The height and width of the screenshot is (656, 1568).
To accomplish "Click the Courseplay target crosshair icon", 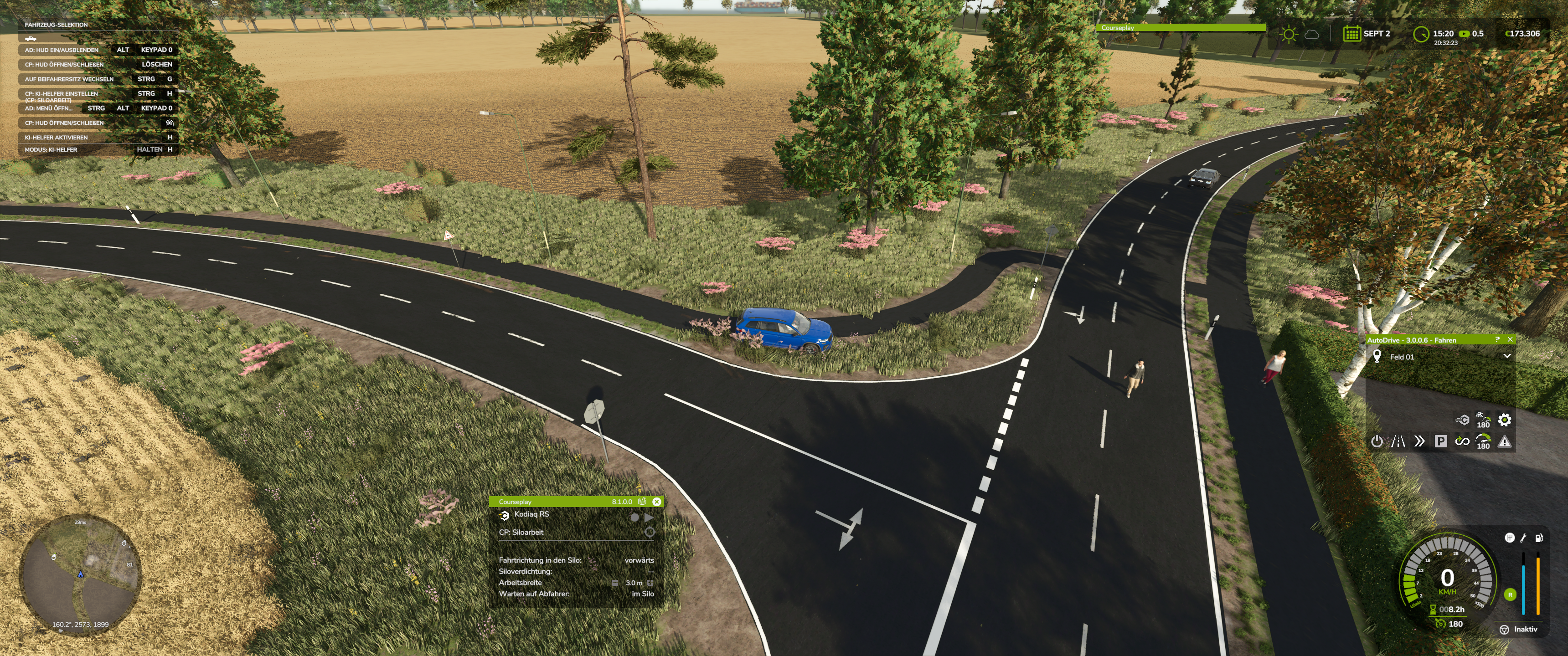I will coord(650,533).
